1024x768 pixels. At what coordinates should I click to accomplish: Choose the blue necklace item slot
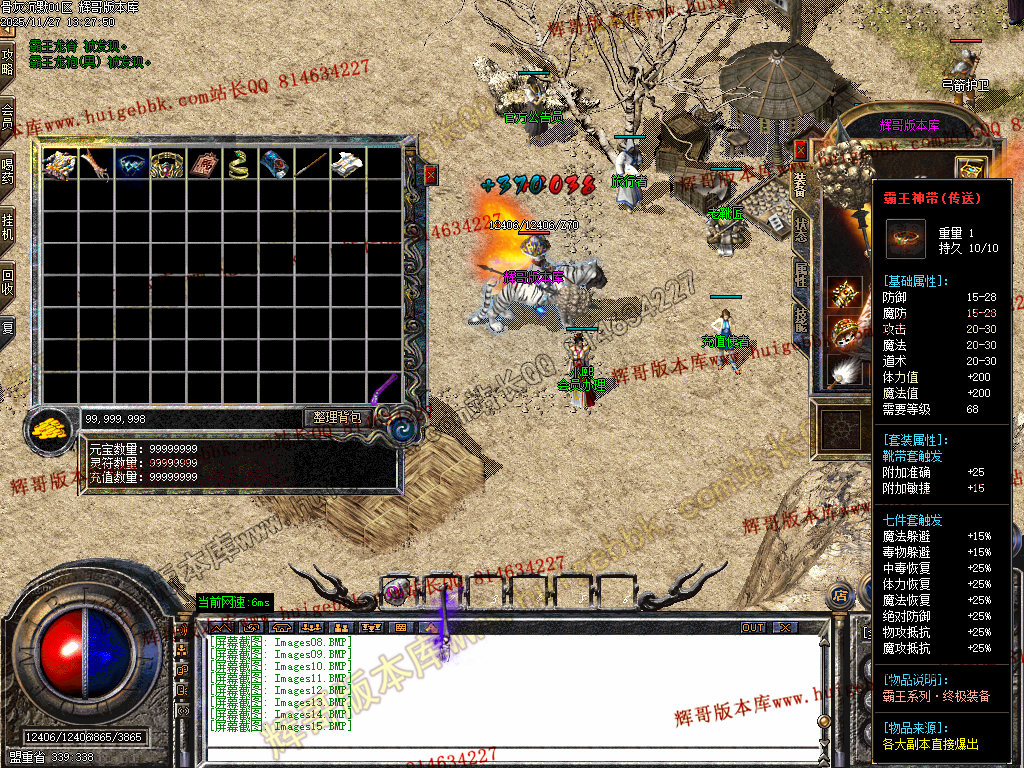(x=131, y=164)
